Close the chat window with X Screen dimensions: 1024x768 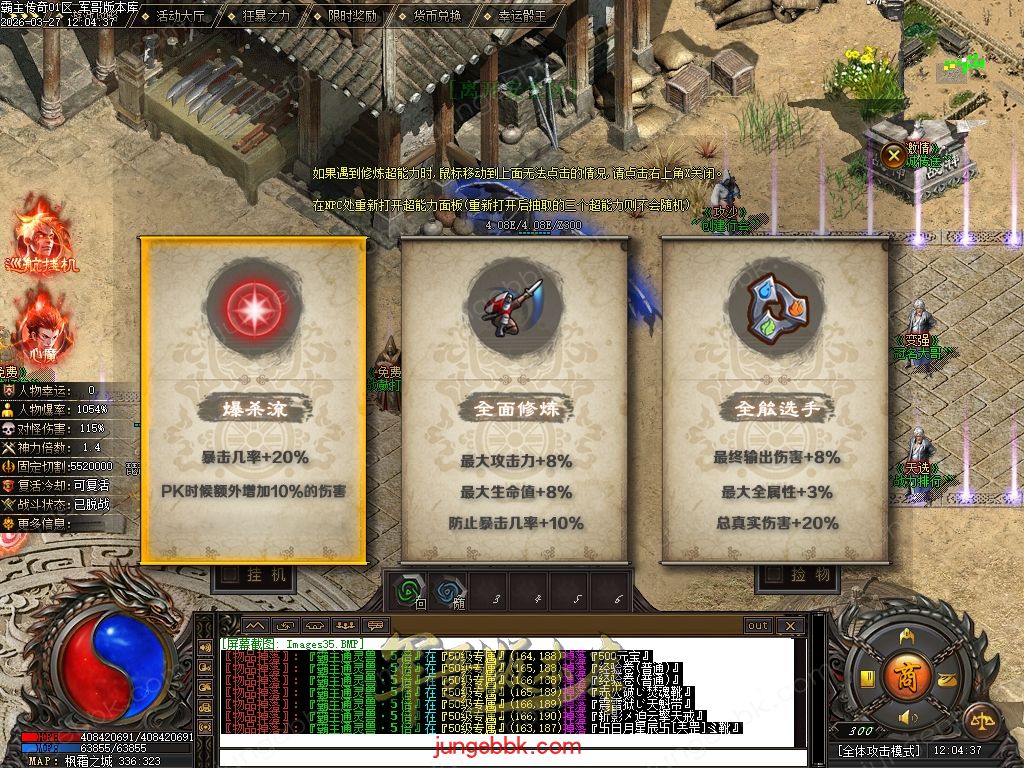790,626
